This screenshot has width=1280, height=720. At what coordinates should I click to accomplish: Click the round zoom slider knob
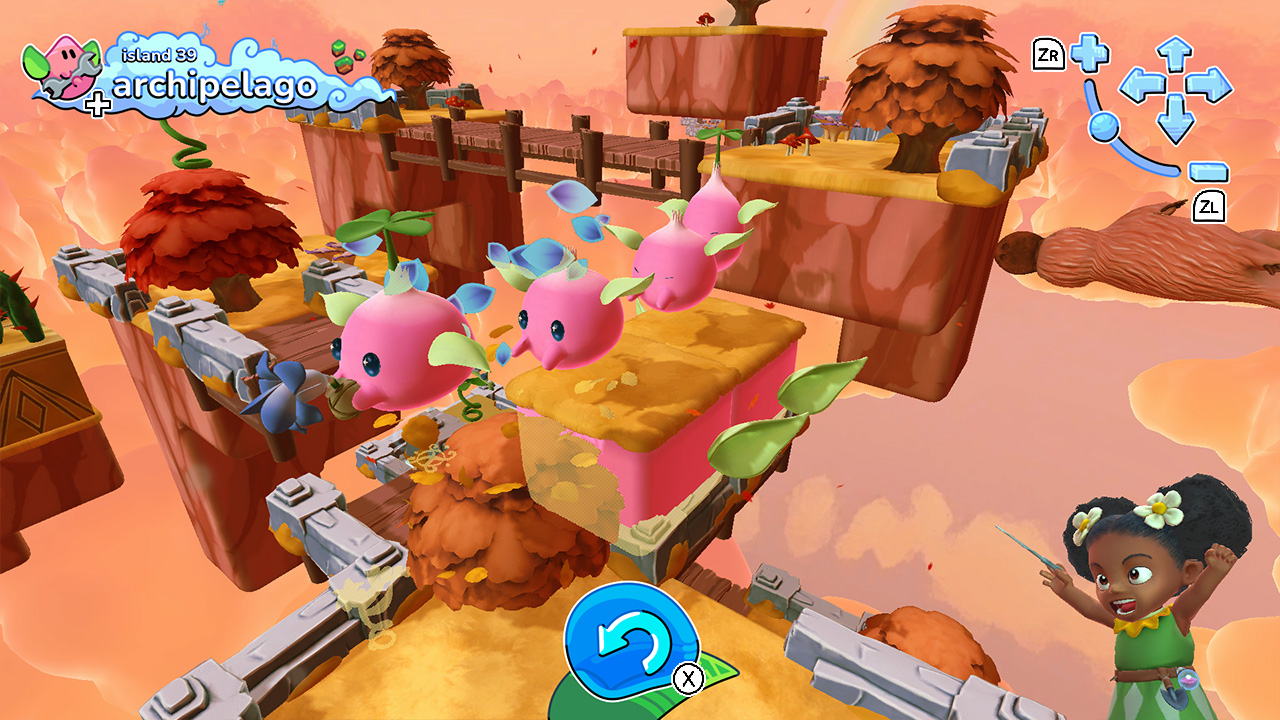[1103, 125]
